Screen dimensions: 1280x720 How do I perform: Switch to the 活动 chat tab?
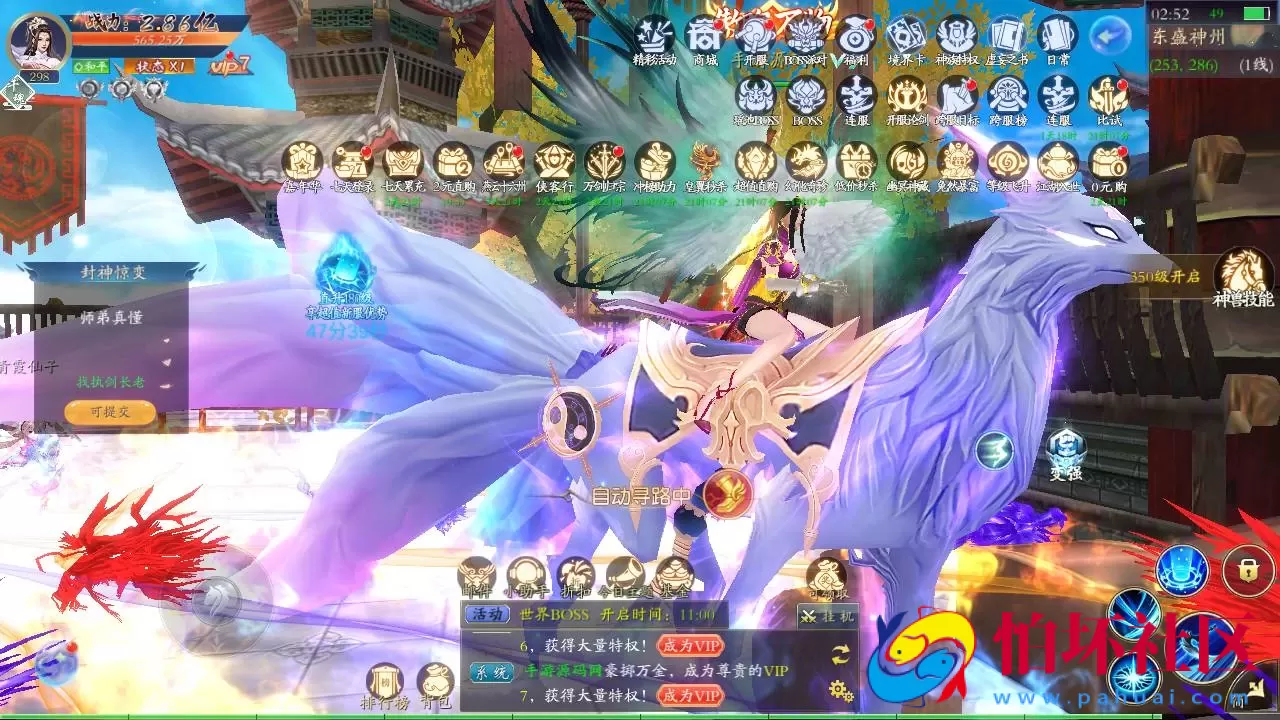(488, 614)
